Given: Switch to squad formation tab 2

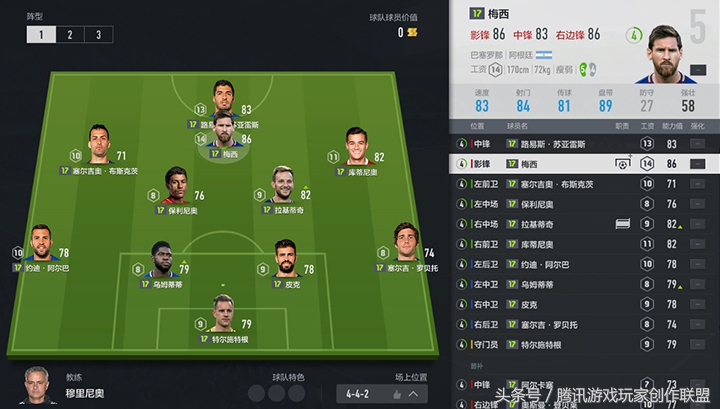Looking at the screenshot, I should click(70, 35).
